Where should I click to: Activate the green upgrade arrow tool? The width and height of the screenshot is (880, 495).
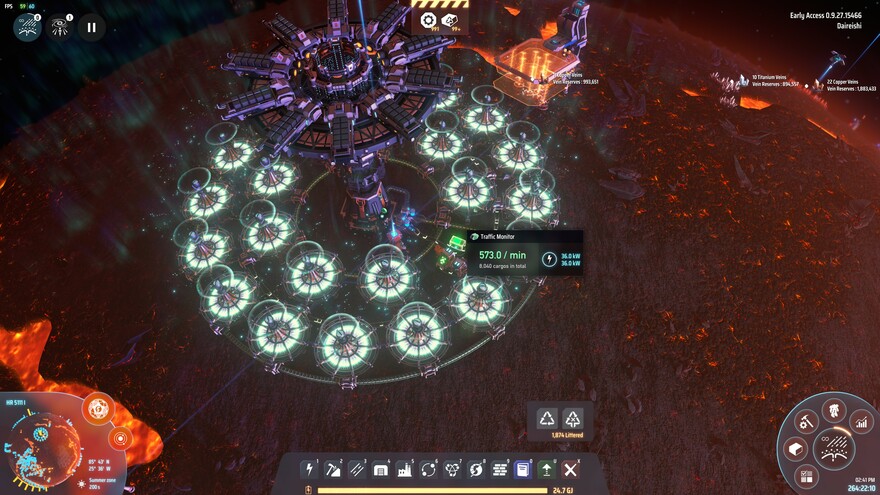tap(547, 468)
